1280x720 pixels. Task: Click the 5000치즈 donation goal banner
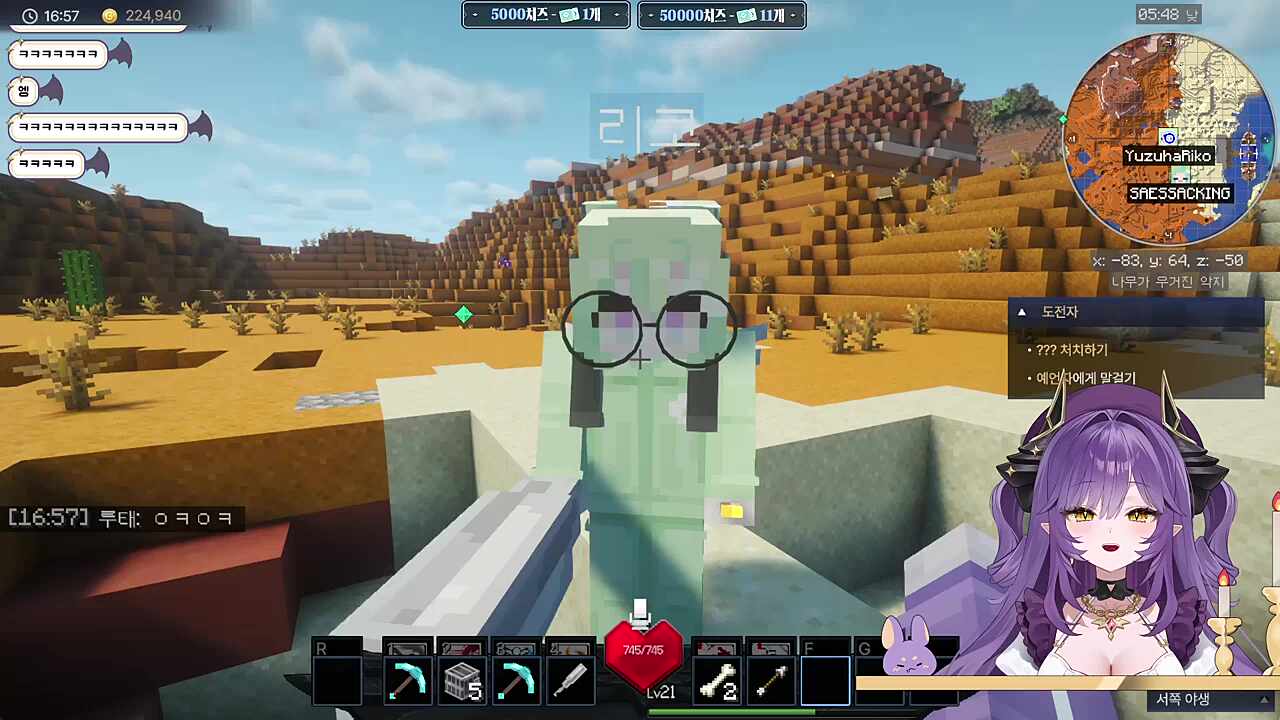[x=545, y=15]
